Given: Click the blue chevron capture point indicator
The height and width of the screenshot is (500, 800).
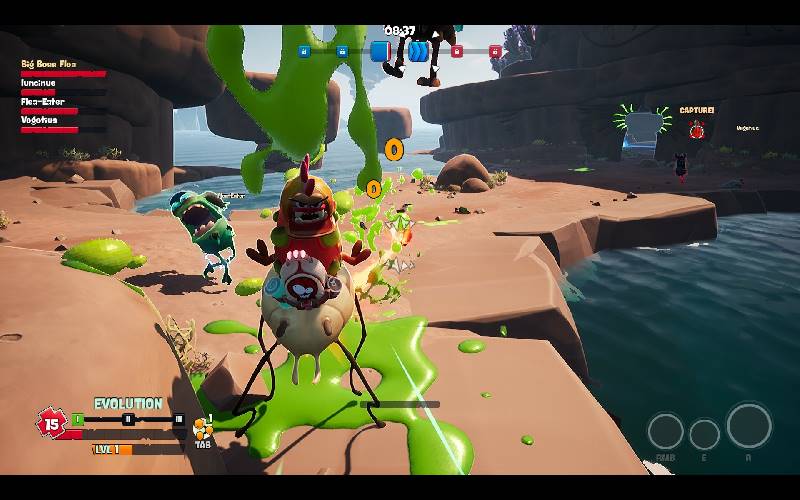Looking at the screenshot, I should point(418,51).
